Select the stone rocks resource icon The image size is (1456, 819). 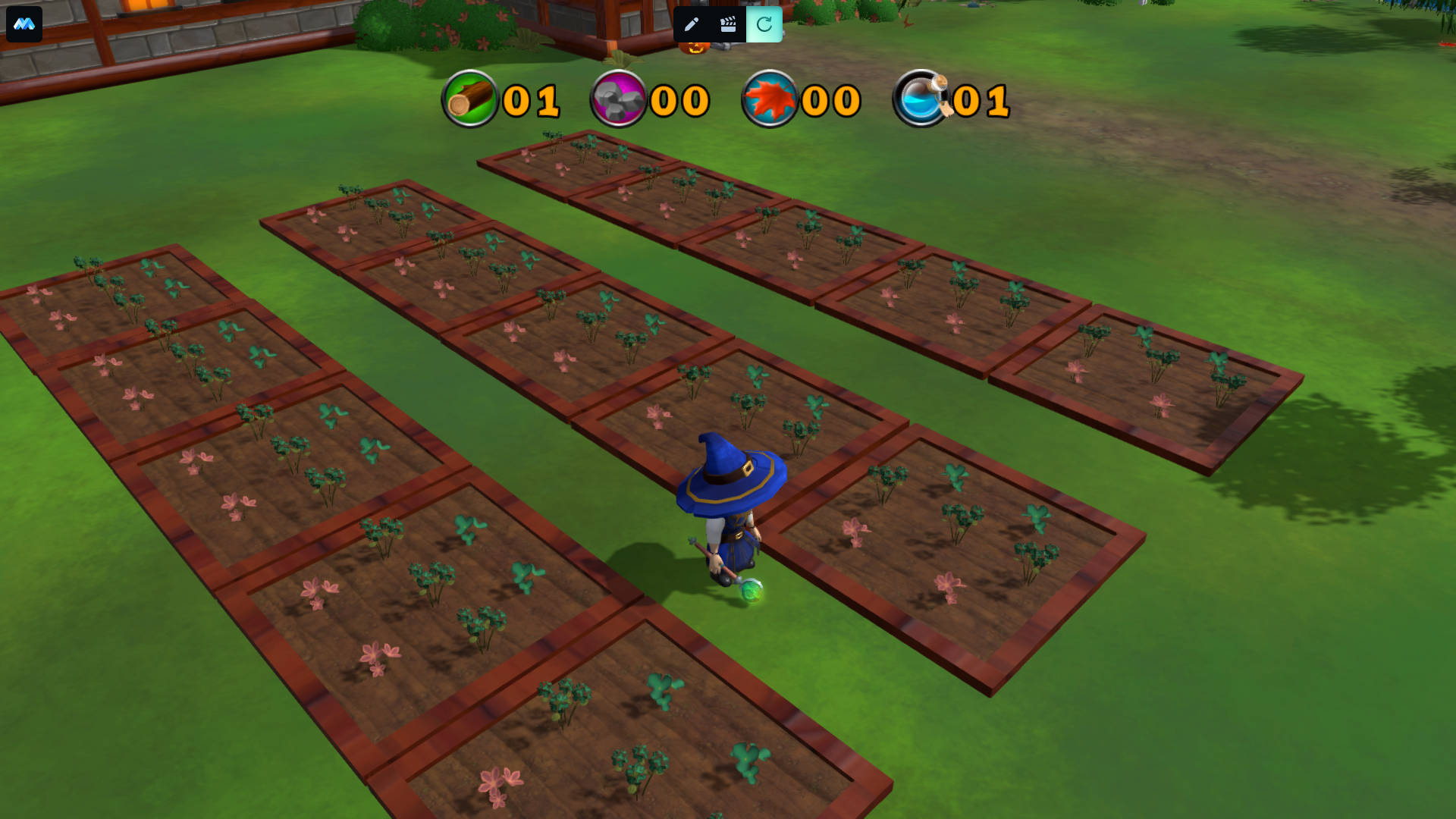[x=618, y=99]
